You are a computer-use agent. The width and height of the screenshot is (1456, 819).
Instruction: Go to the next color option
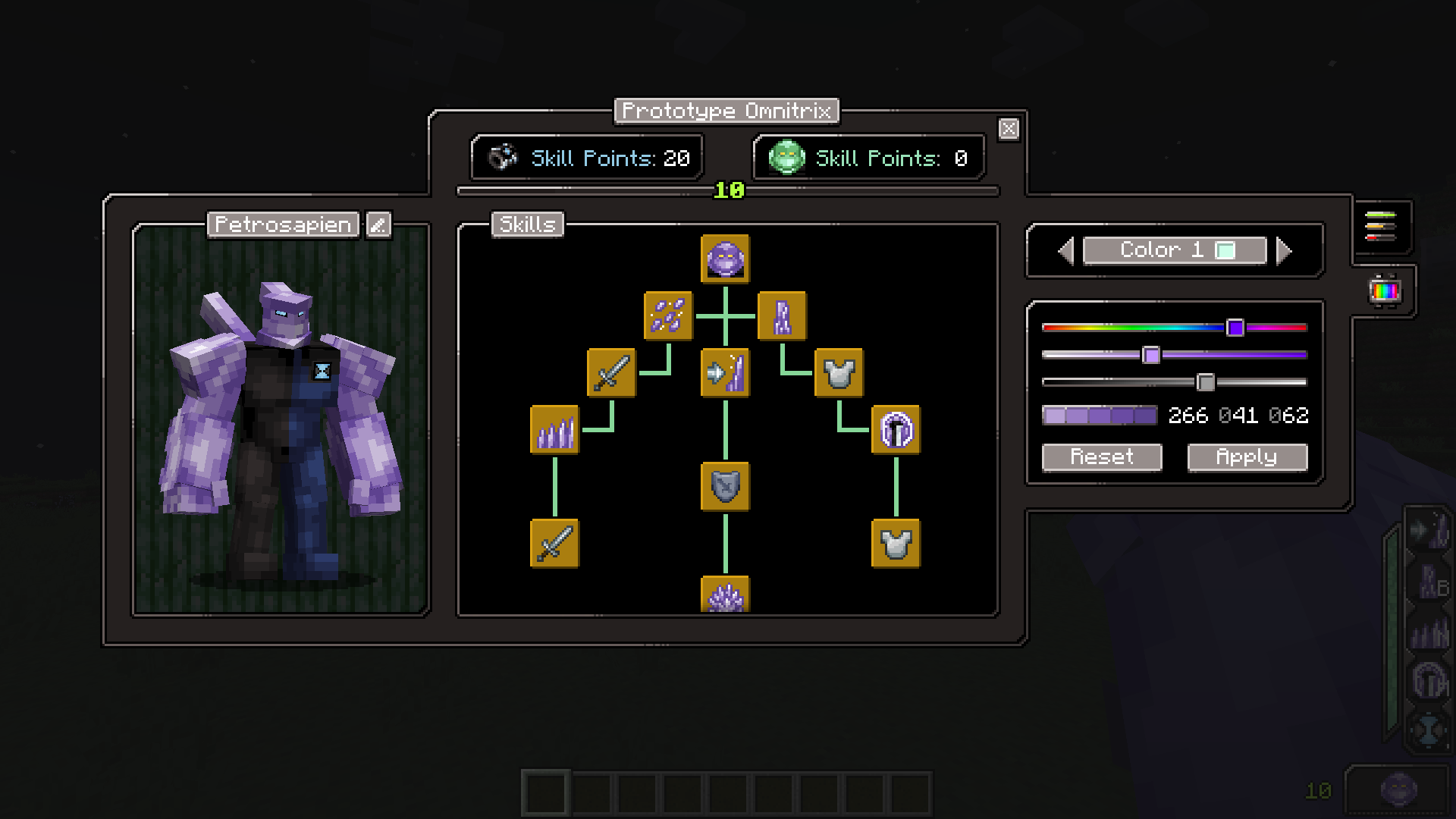click(x=1284, y=250)
